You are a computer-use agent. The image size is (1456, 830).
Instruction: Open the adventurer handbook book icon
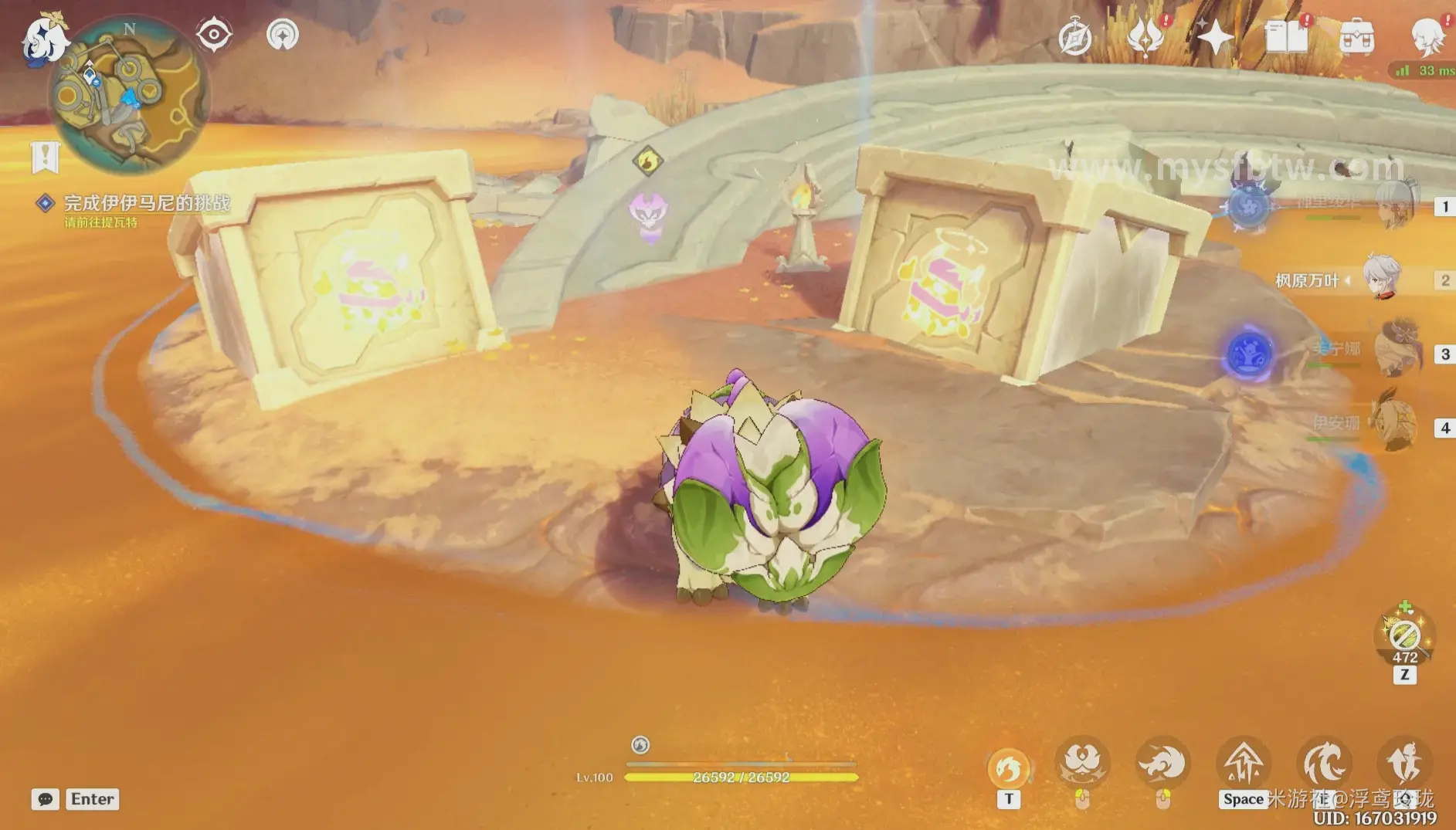1286,37
